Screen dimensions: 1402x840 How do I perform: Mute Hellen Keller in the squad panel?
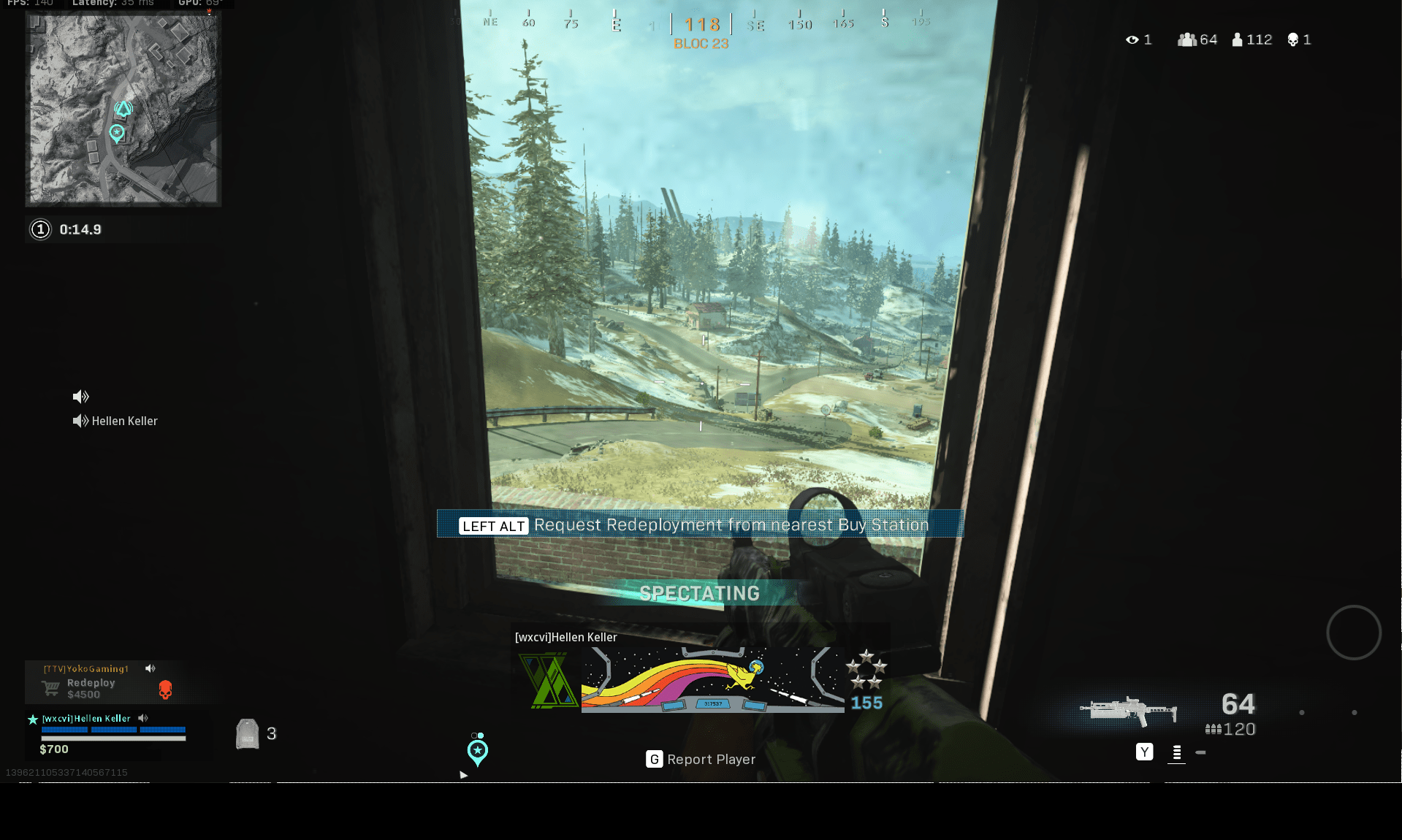click(143, 718)
